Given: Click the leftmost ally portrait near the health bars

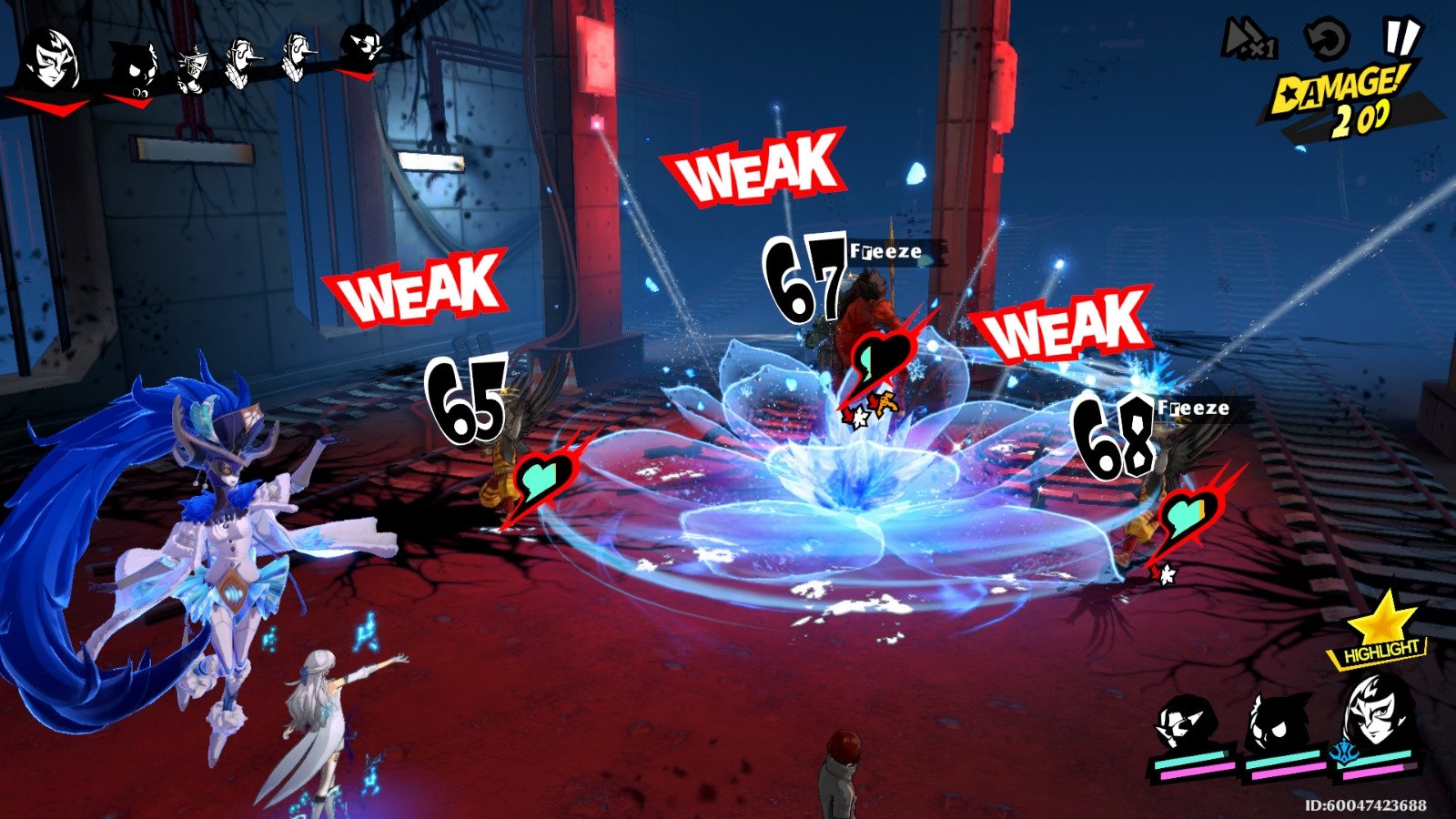Looking at the screenshot, I should point(1186,719).
